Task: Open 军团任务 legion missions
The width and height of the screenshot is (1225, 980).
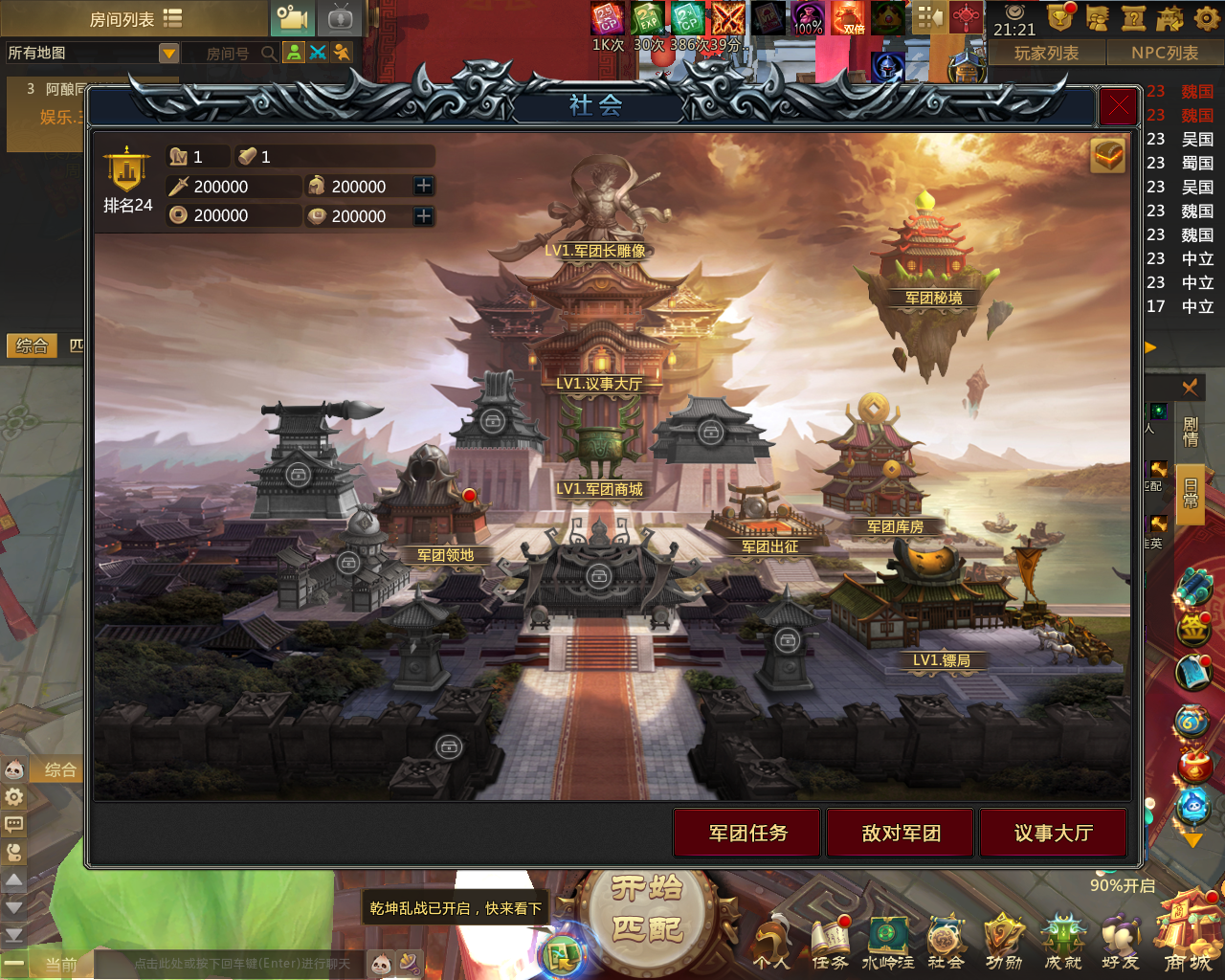Action: click(x=747, y=833)
